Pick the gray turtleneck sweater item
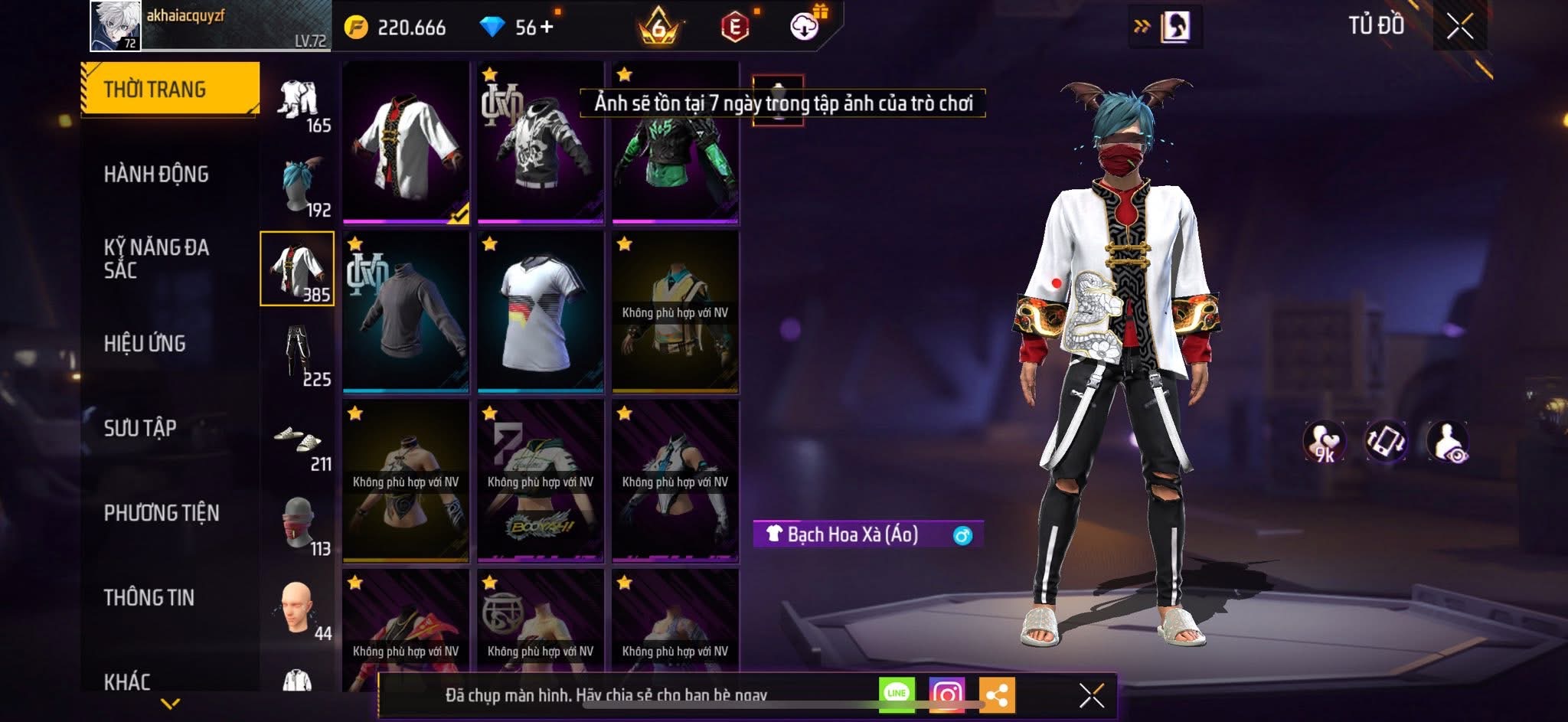1568x722 pixels. tap(406, 312)
